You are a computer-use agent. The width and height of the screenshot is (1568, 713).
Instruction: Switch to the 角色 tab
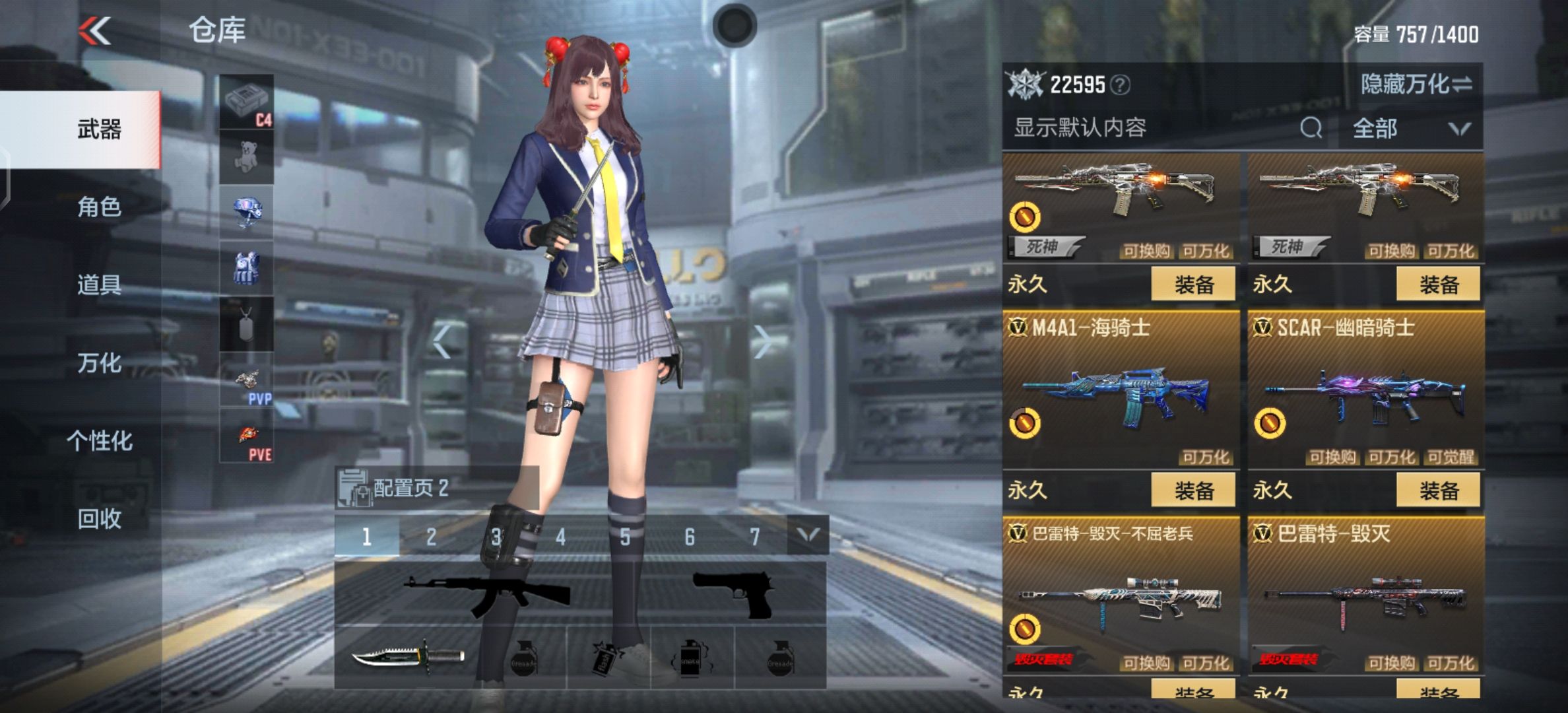click(x=99, y=207)
